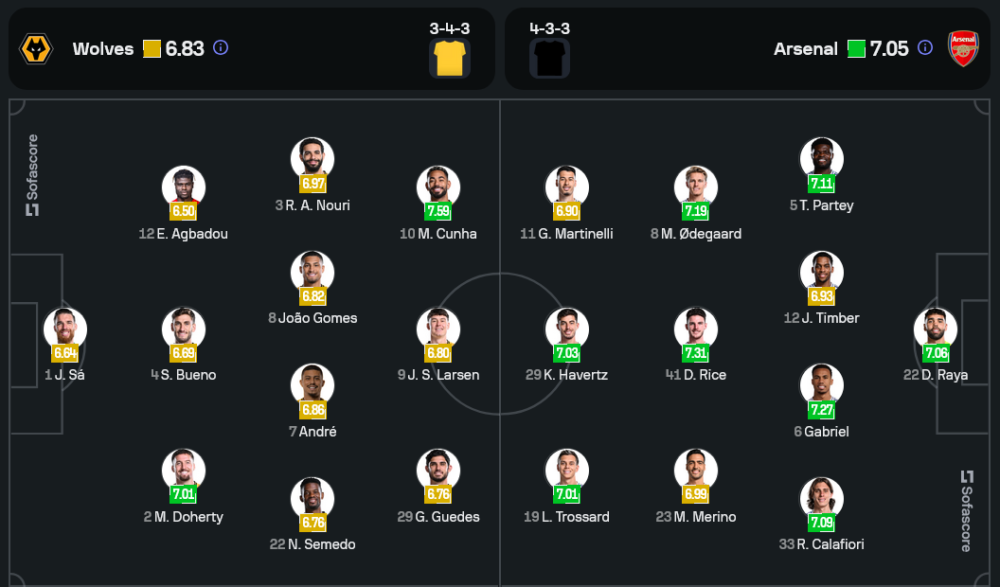Choose goalkeeper D. Raya
Screen dimensions: 1000x587
point(935,329)
